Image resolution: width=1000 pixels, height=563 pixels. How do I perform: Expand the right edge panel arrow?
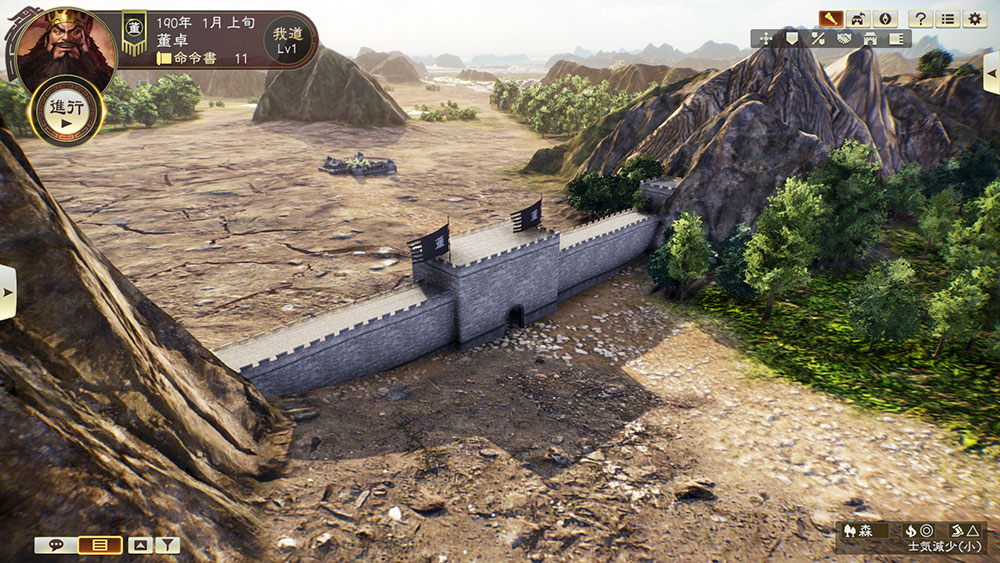[x=991, y=72]
